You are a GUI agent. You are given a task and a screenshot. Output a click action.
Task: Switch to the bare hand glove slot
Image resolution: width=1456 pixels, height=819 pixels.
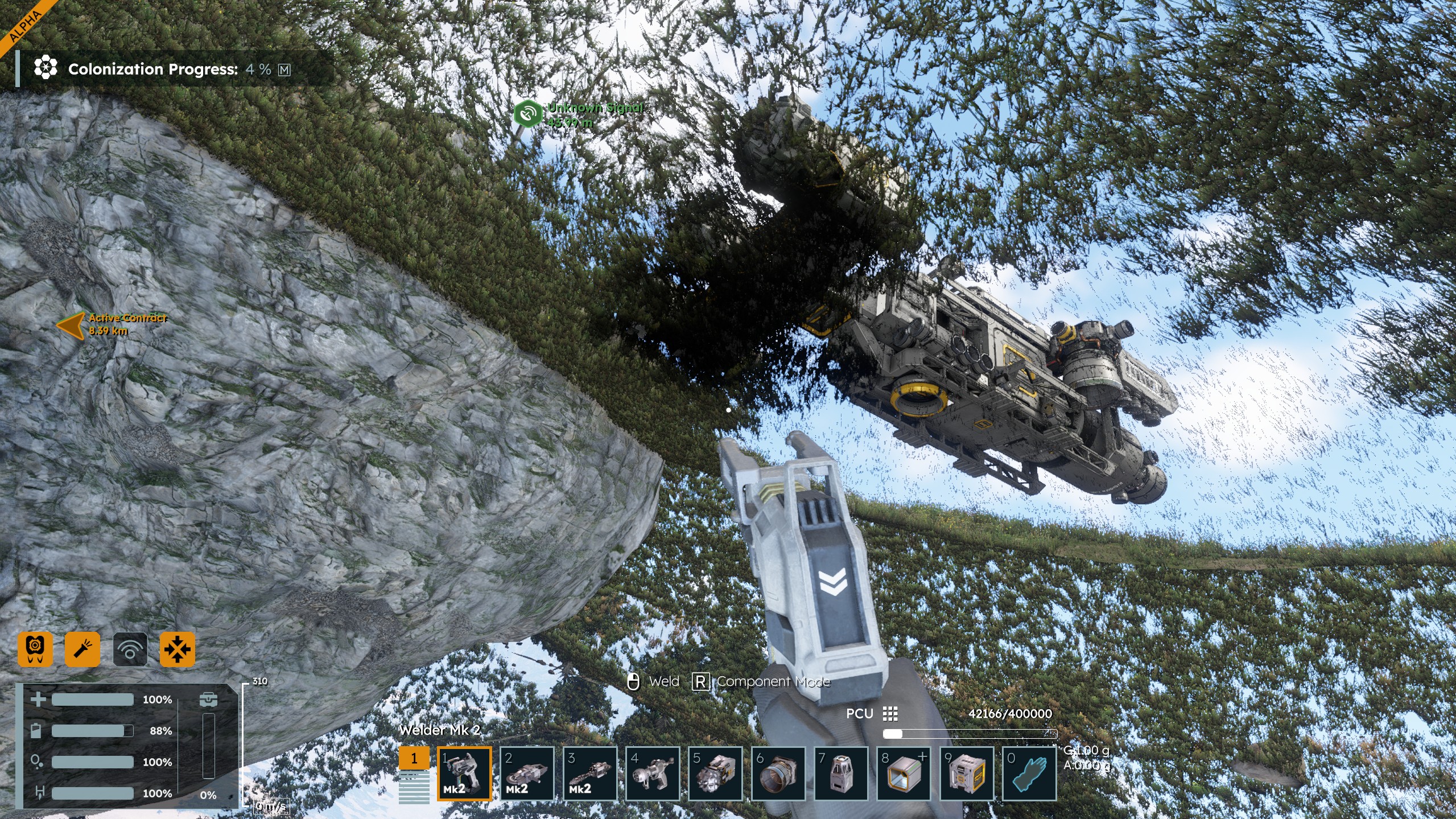click(x=1029, y=773)
